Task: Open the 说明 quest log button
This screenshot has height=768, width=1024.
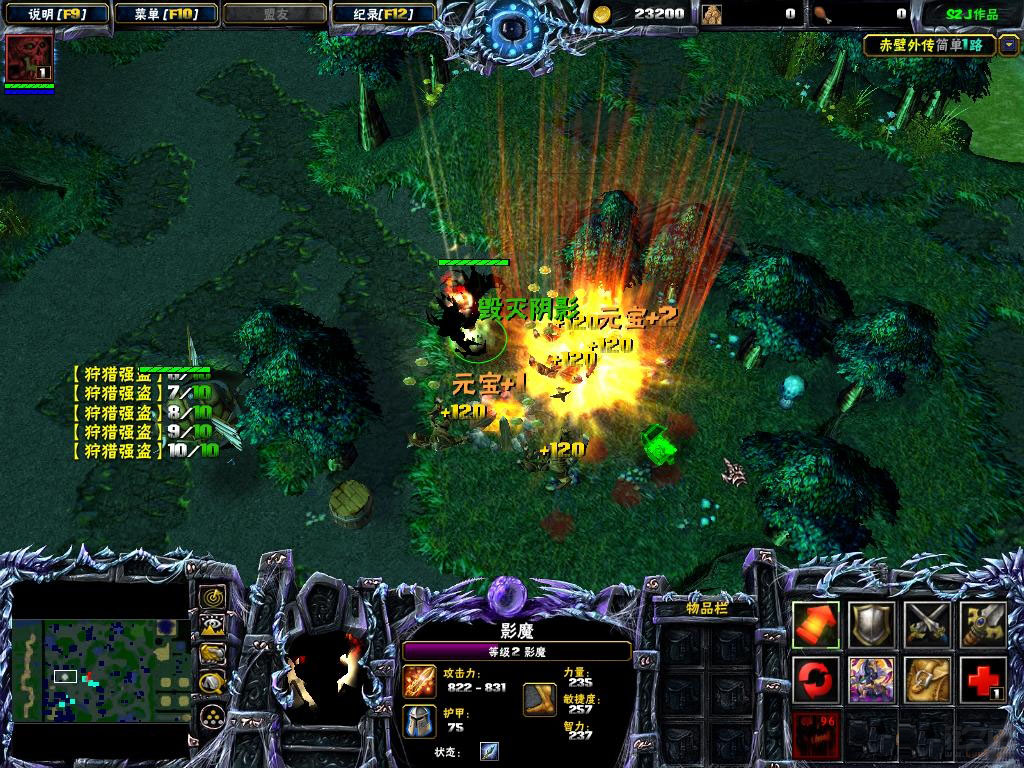Action: click(x=54, y=14)
